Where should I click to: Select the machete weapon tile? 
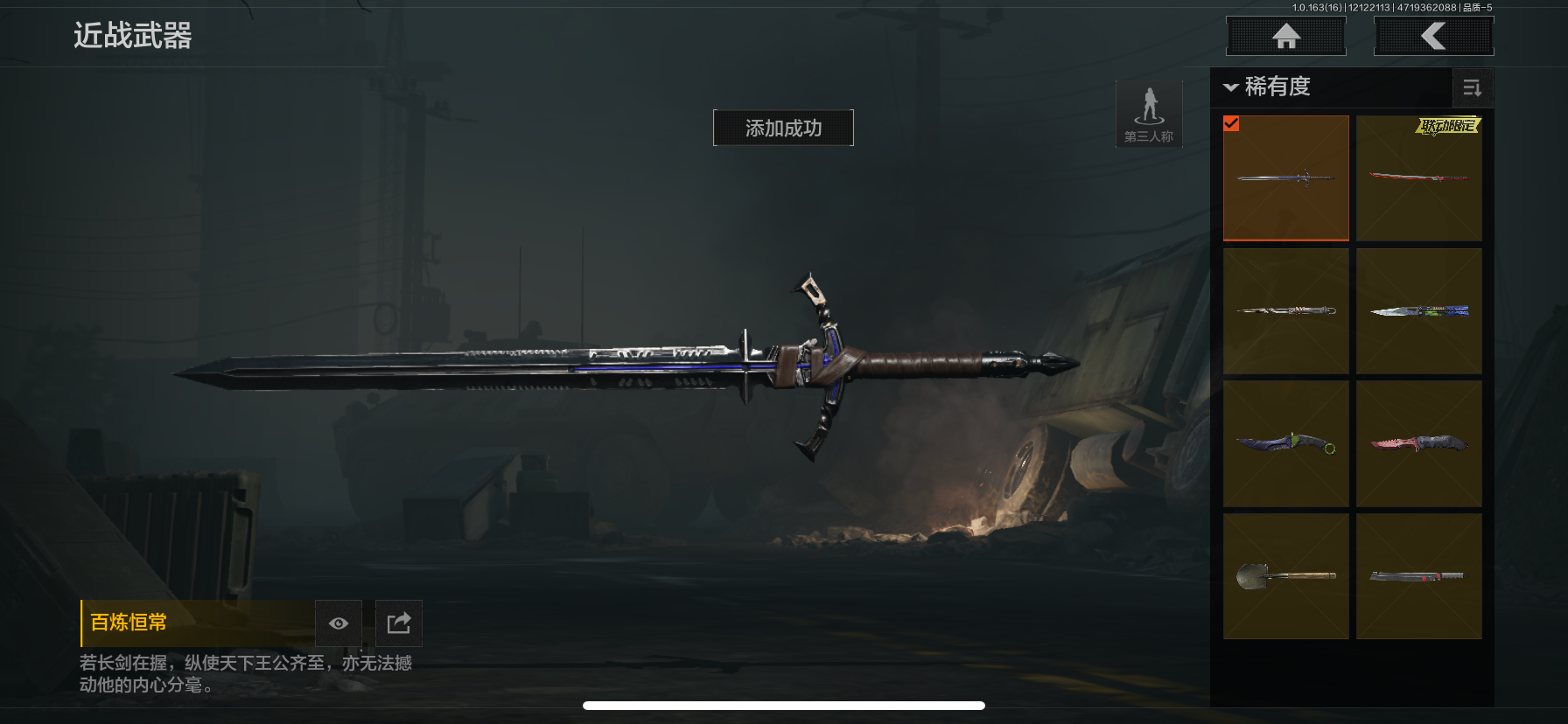tap(1418, 576)
